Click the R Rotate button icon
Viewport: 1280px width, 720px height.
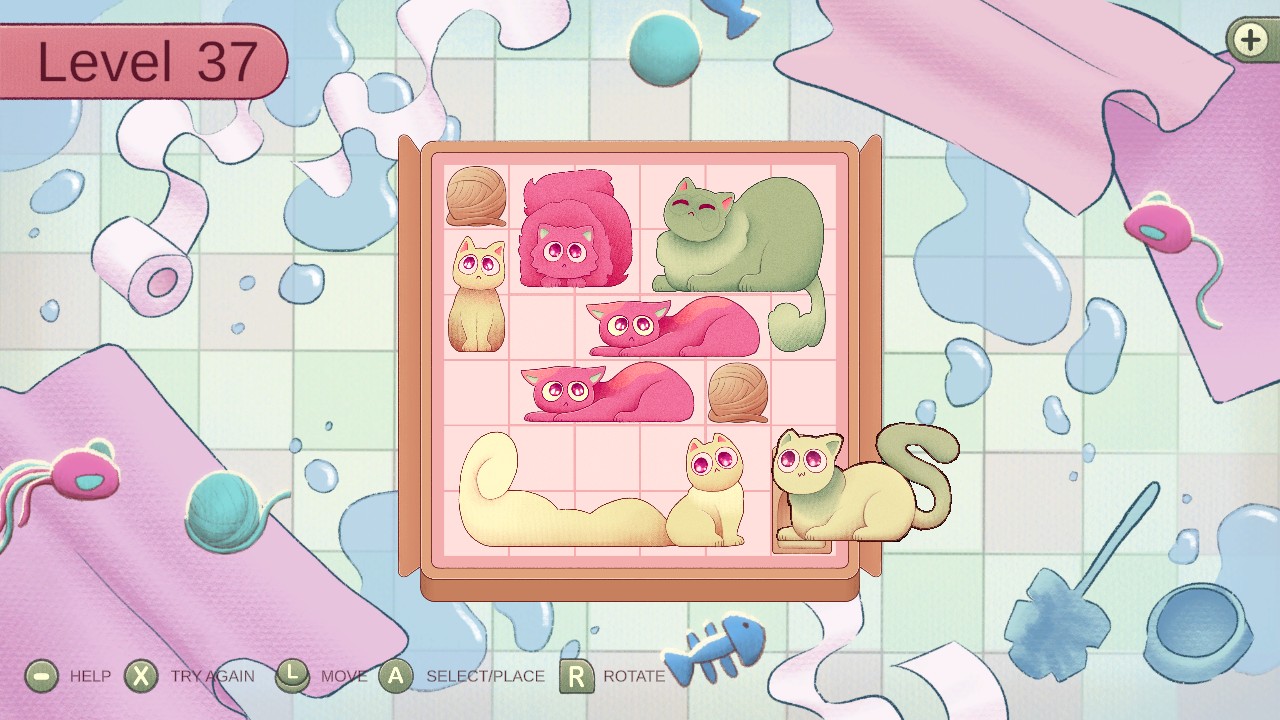(578, 676)
